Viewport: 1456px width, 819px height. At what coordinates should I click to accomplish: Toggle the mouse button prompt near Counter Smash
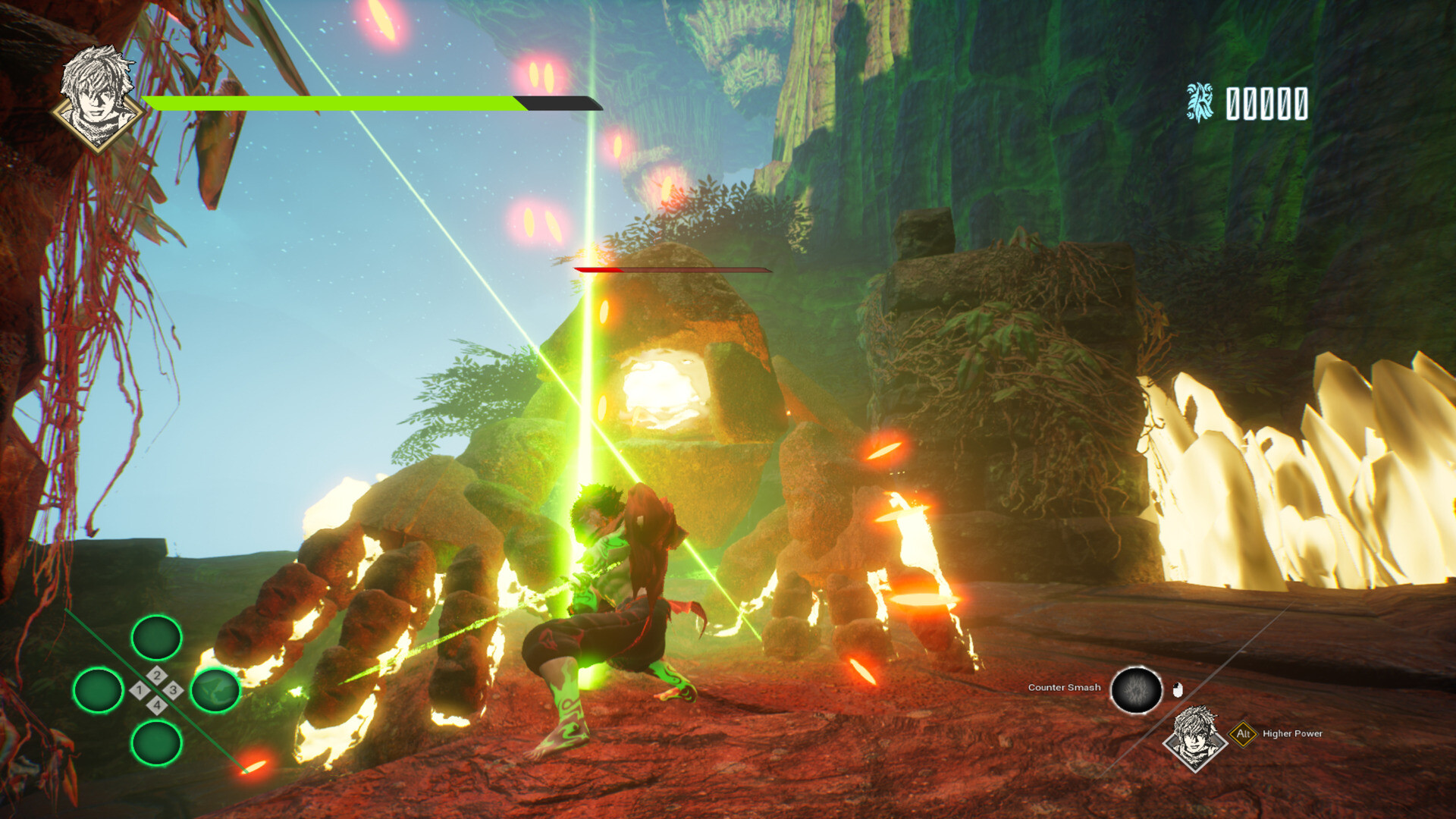pyautogui.click(x=1178, y=688)
